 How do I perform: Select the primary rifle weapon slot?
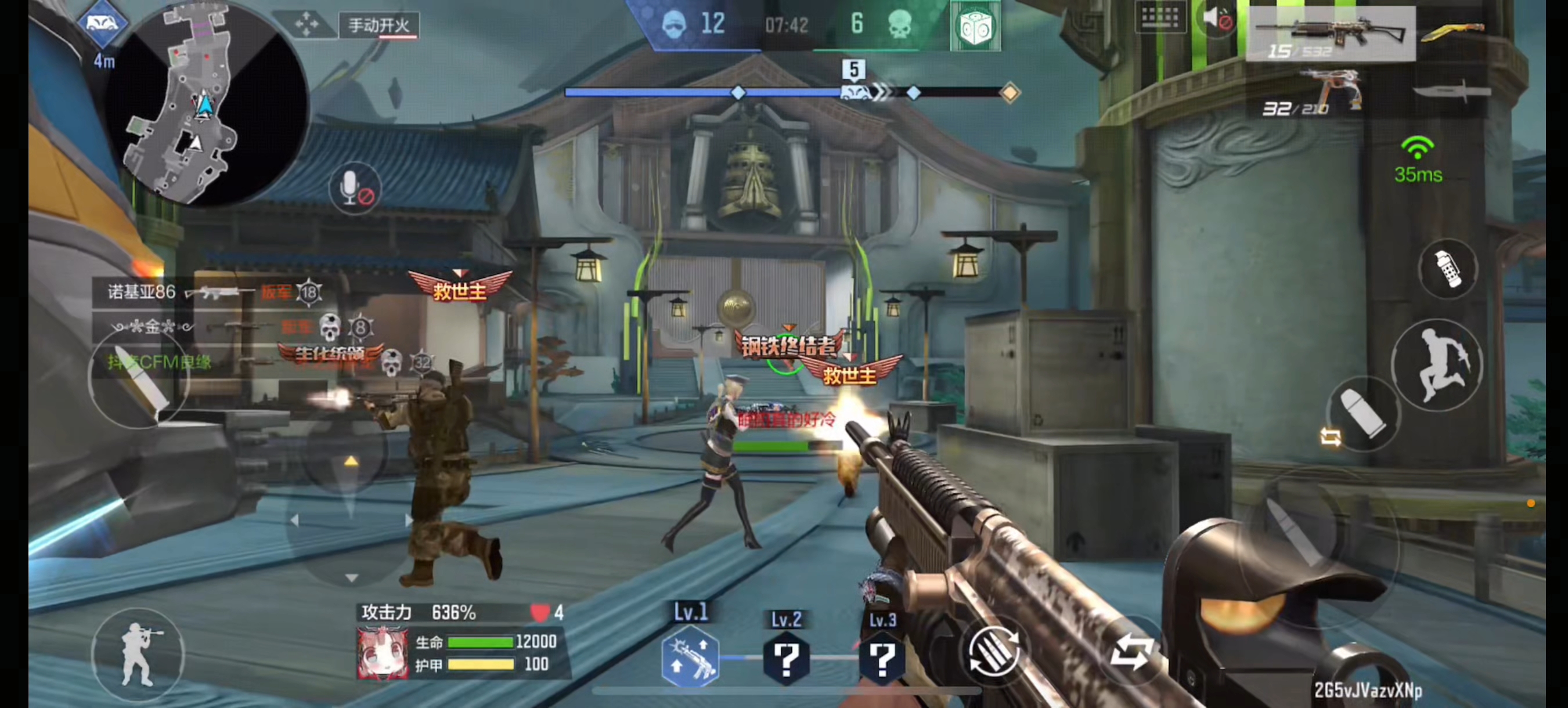1331,34
